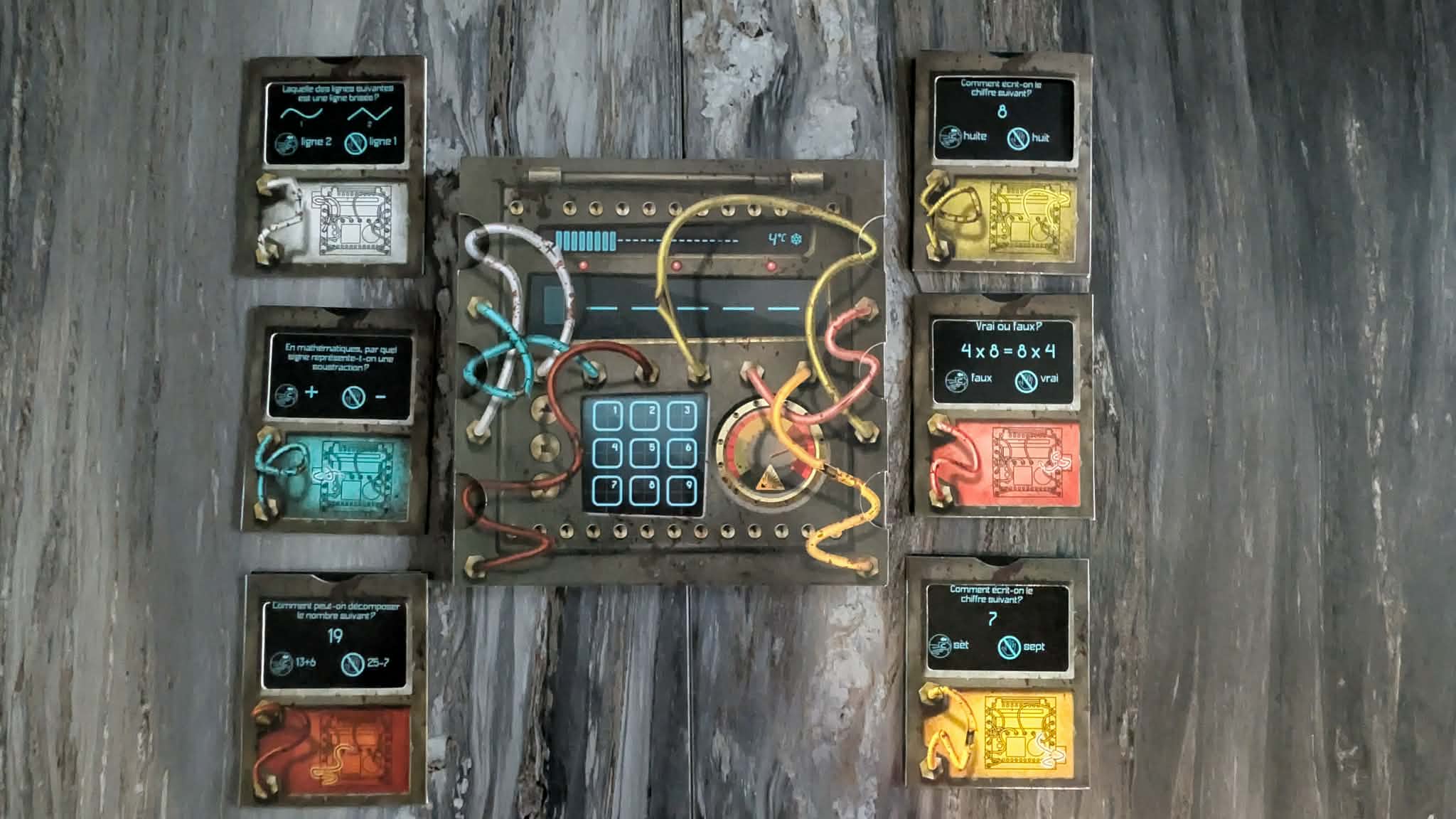Choose "13+6" to decompose 19
The image size is (1456, 819).
(x=294, y=663)
